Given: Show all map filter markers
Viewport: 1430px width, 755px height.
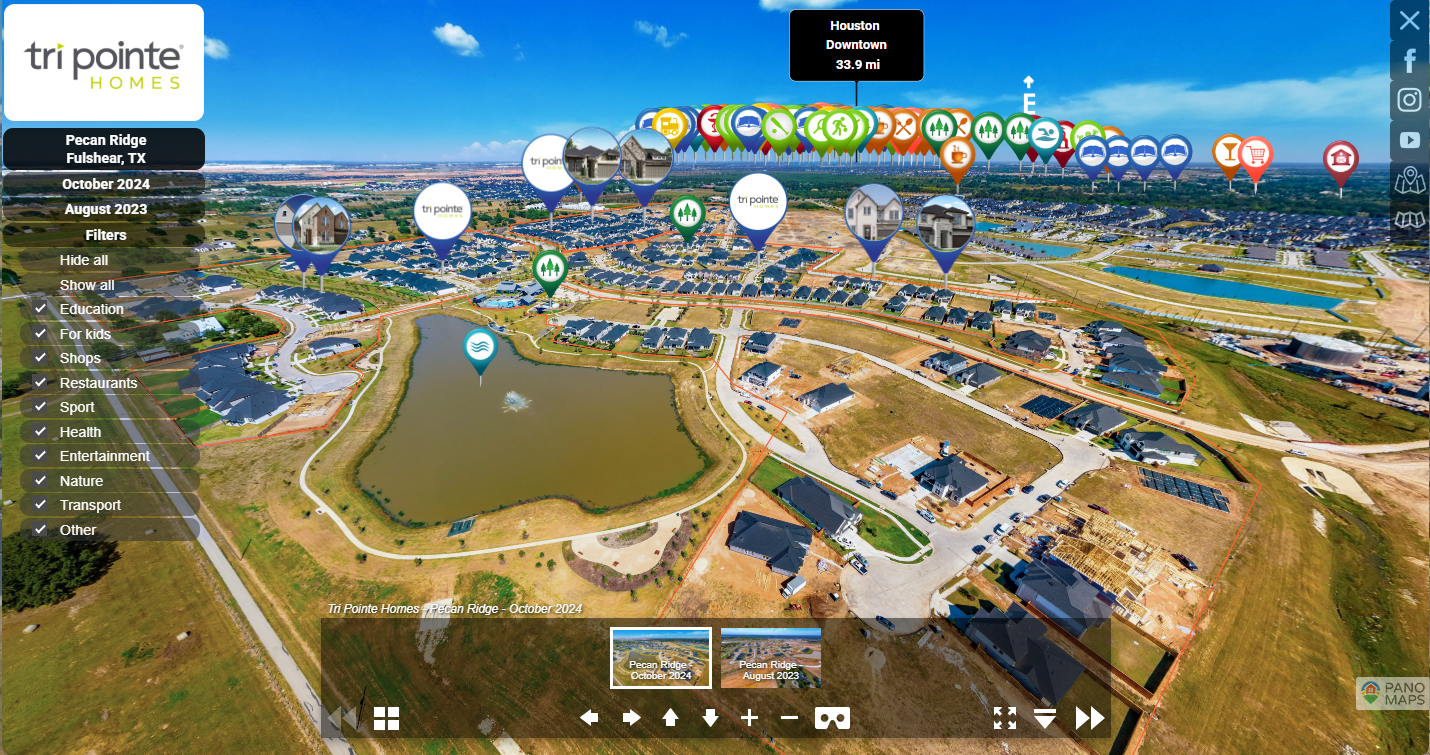Looking at the screenshot, I should [87, 285].
